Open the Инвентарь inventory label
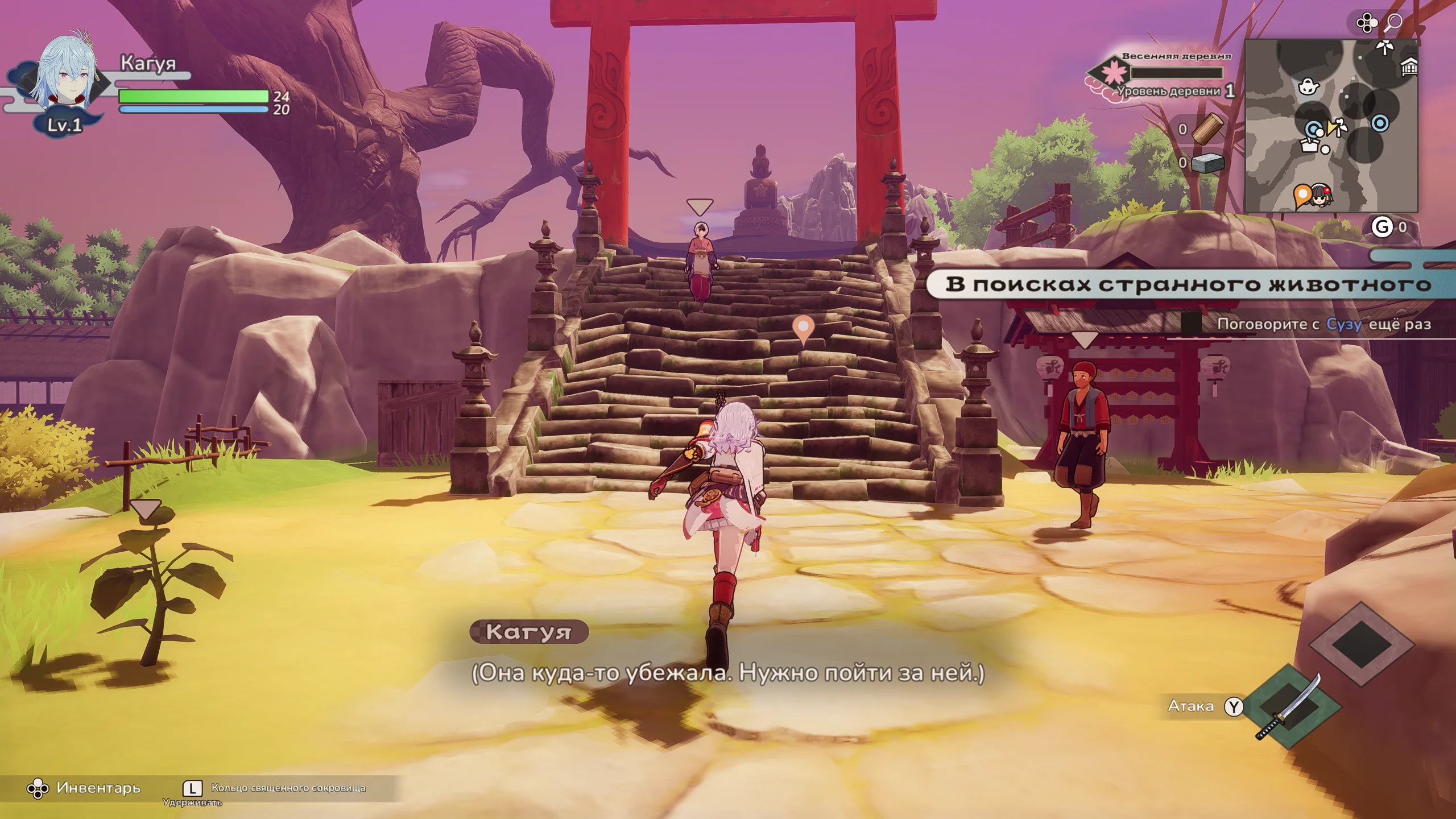Viewport: 1456px width, 819px height. coord(98,788)
